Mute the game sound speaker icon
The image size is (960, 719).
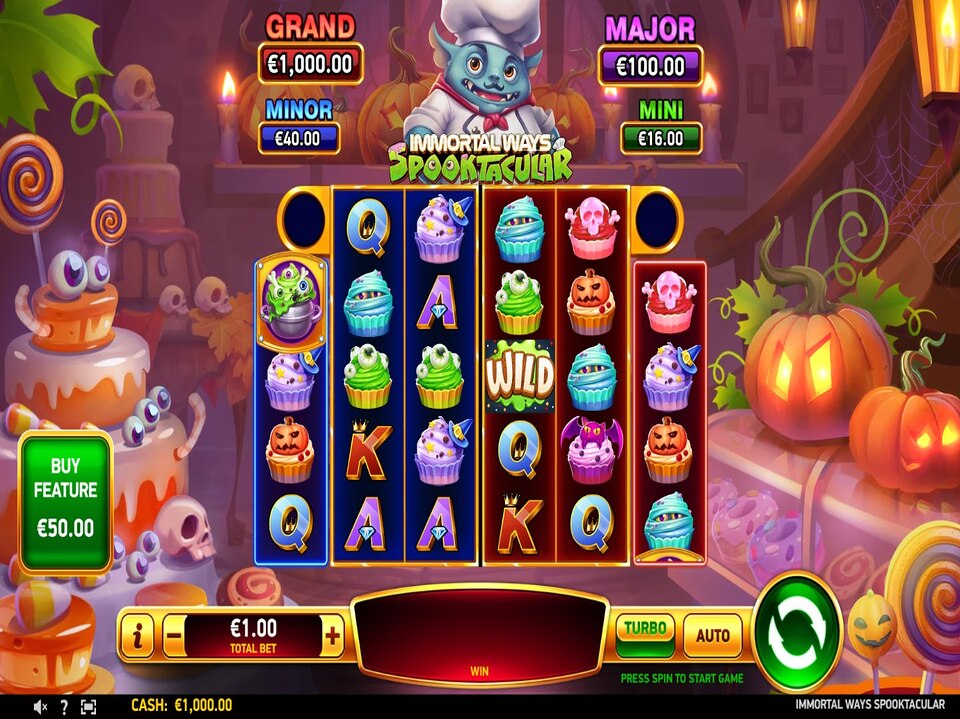41,707
